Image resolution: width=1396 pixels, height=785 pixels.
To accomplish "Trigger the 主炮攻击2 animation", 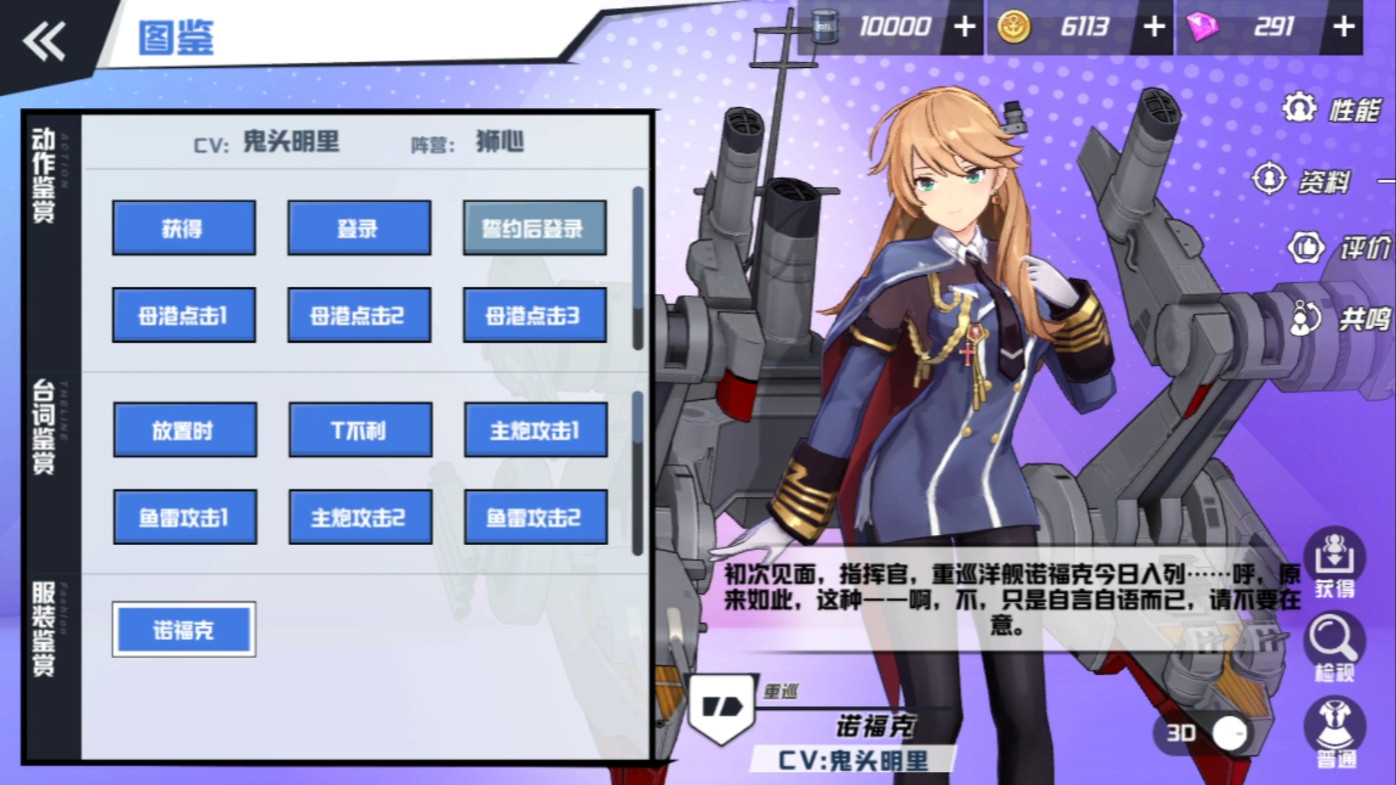I will (360, 517).
